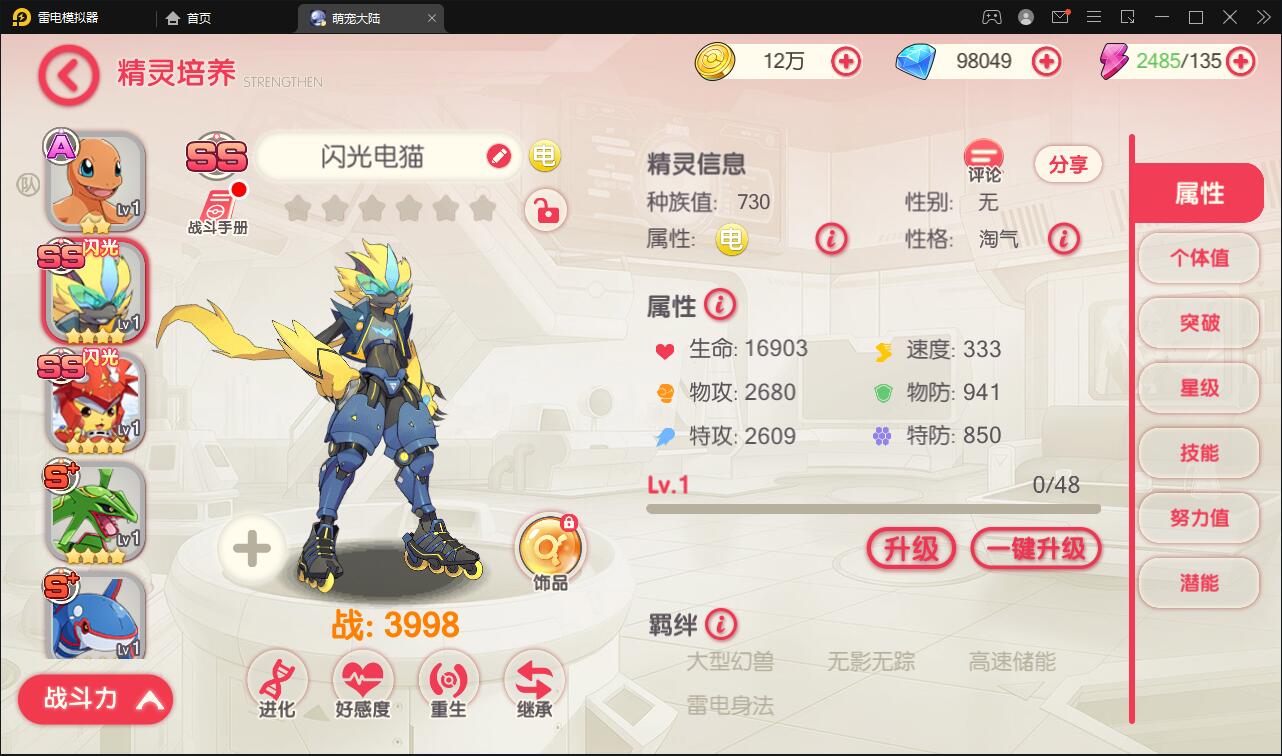Click the 分享 share button
Image resolution: width=1282 pixels, height=756 pixels.
click(x=1068, y=164)
